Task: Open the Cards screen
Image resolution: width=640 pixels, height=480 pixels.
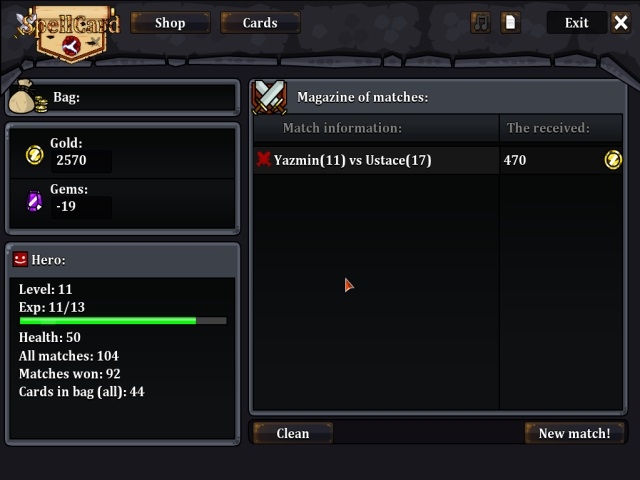Action: click(x=260, y=22)
